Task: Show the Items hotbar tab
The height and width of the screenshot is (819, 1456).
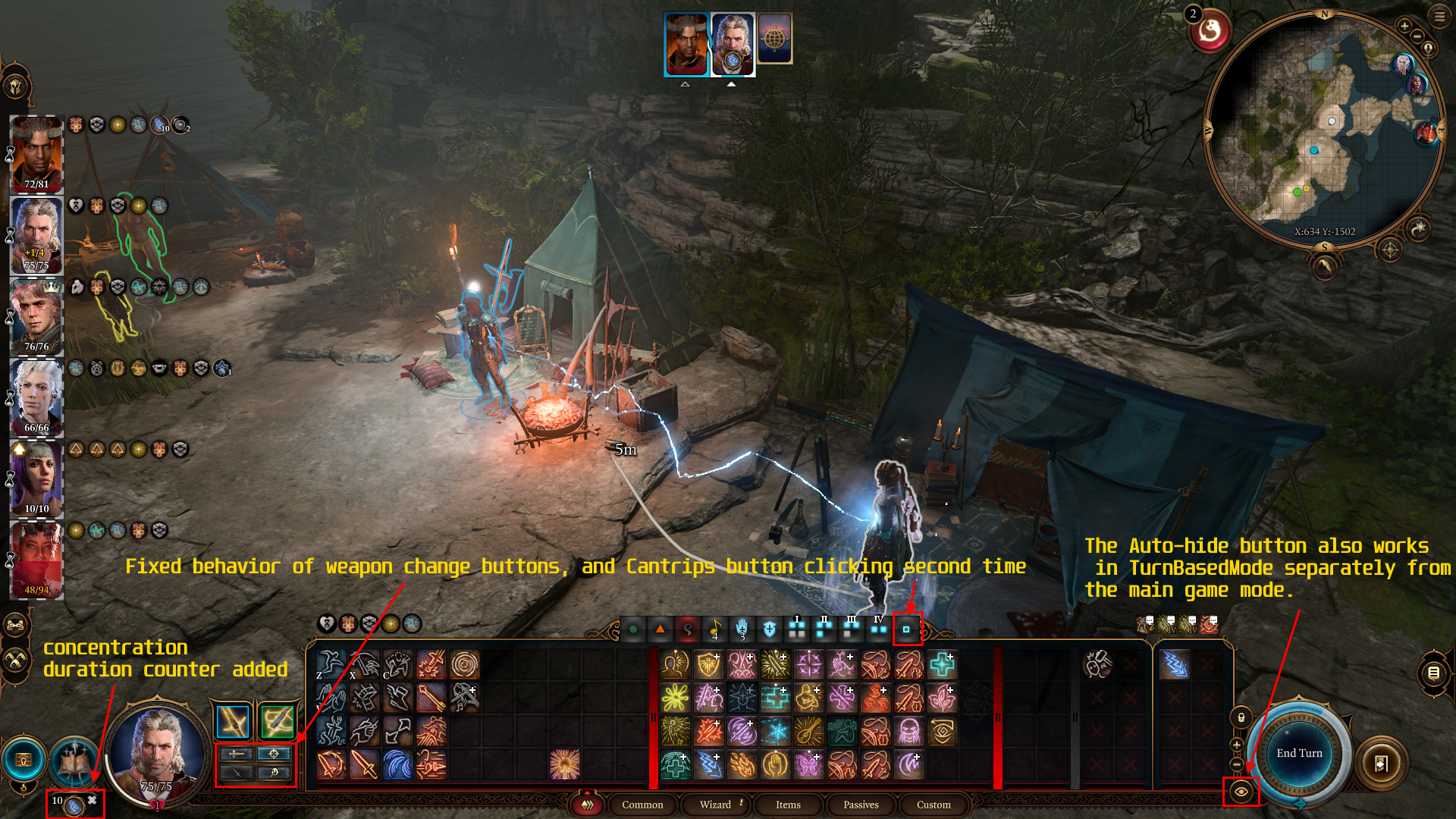Action: coord(788,805)
